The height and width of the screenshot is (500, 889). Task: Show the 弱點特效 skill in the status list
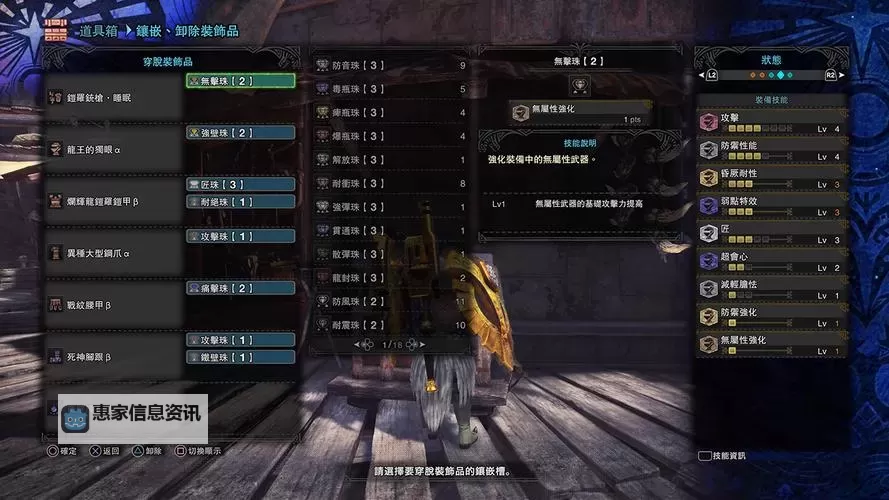[772, 206]
